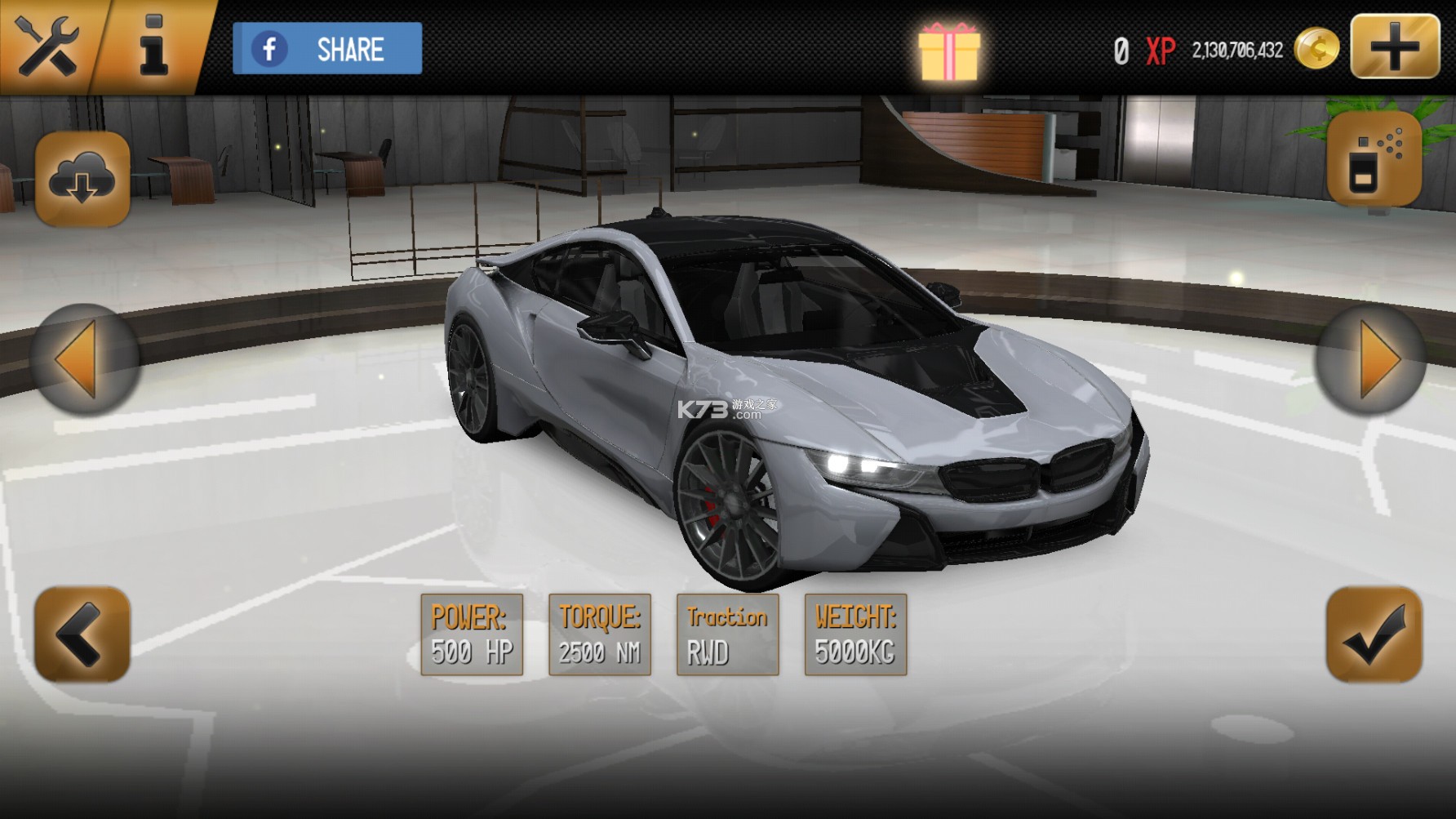Open the wrench and screwdriver tuning menu
The height and width of the screenshot is (819, 1456).
click(x=47, y=46)
